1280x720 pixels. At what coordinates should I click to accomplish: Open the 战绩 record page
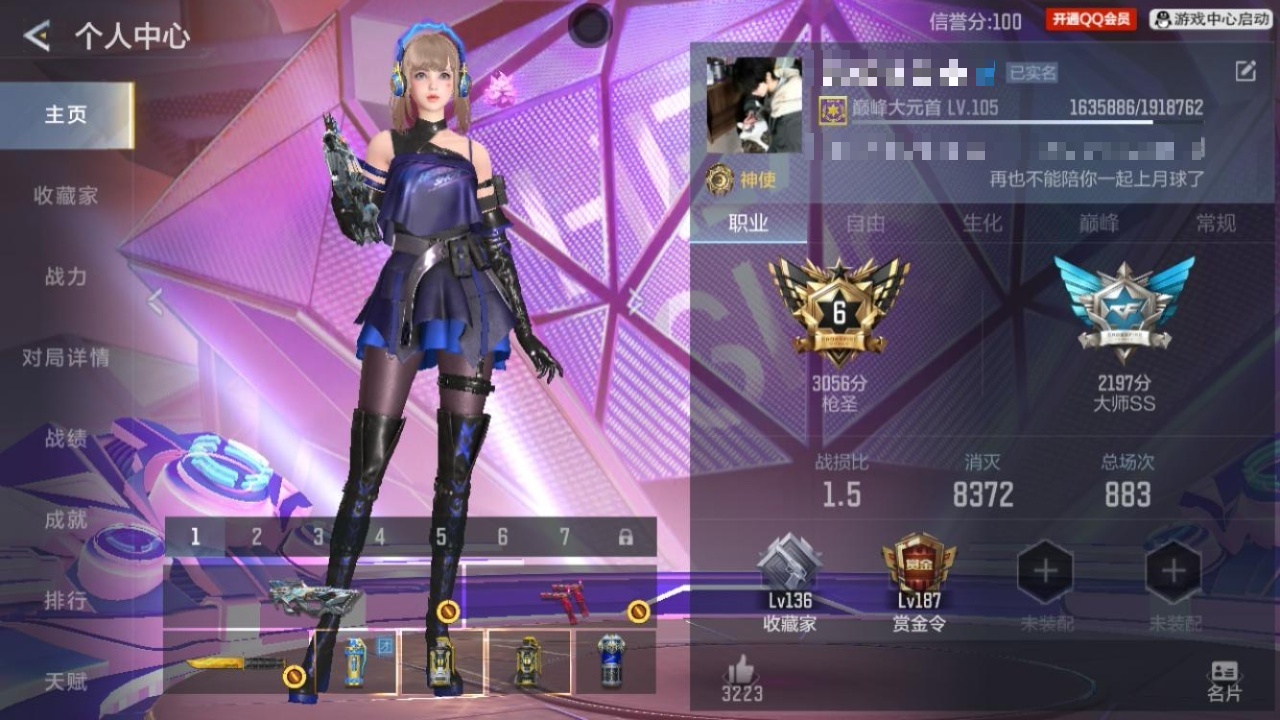(x=66, y=438)
